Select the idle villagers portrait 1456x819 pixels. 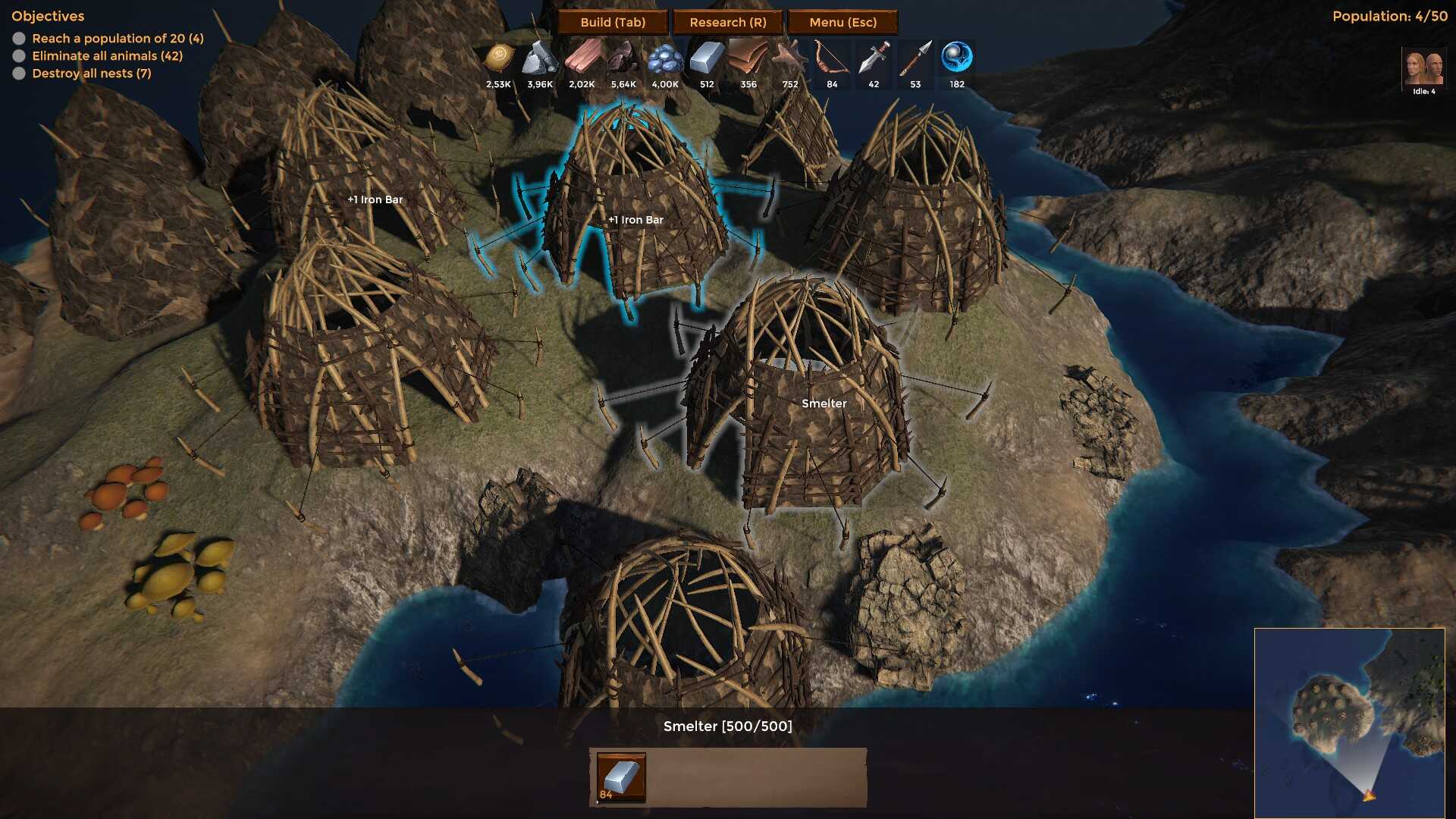click(1423, 68)
